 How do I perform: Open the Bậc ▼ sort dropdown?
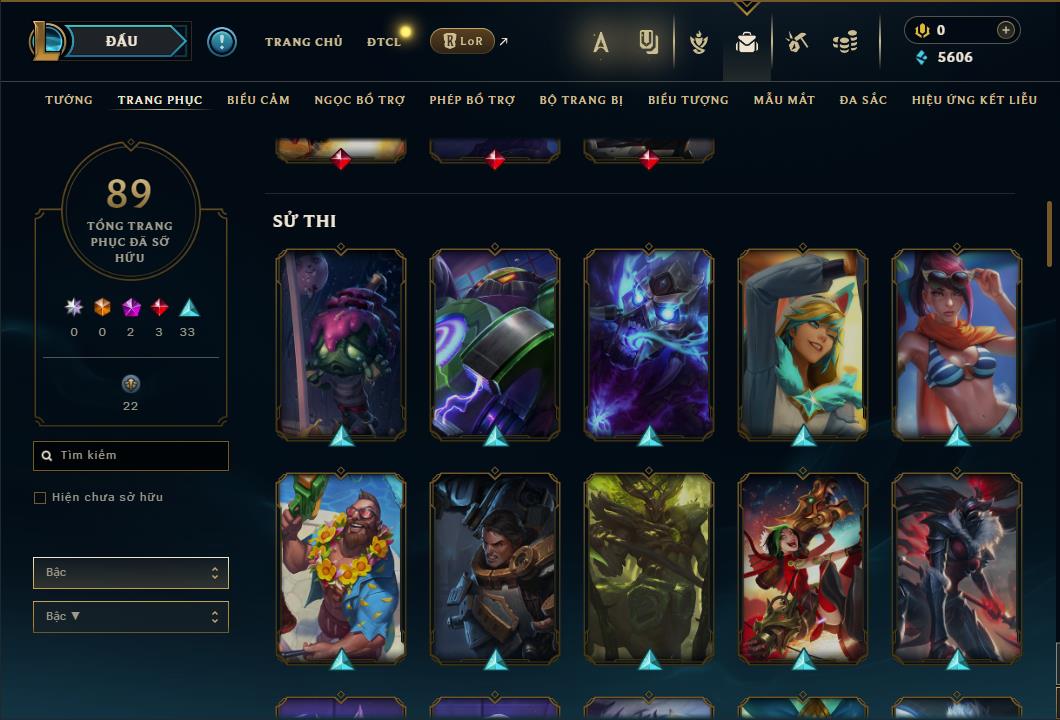click(x=131, y=617)
